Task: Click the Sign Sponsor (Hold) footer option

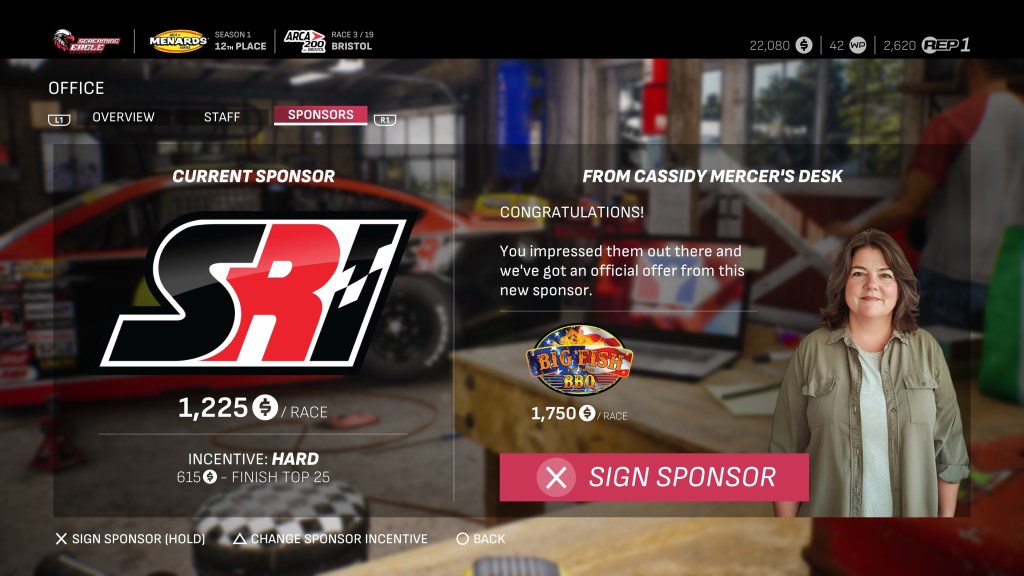Action: tap(130, 539)
